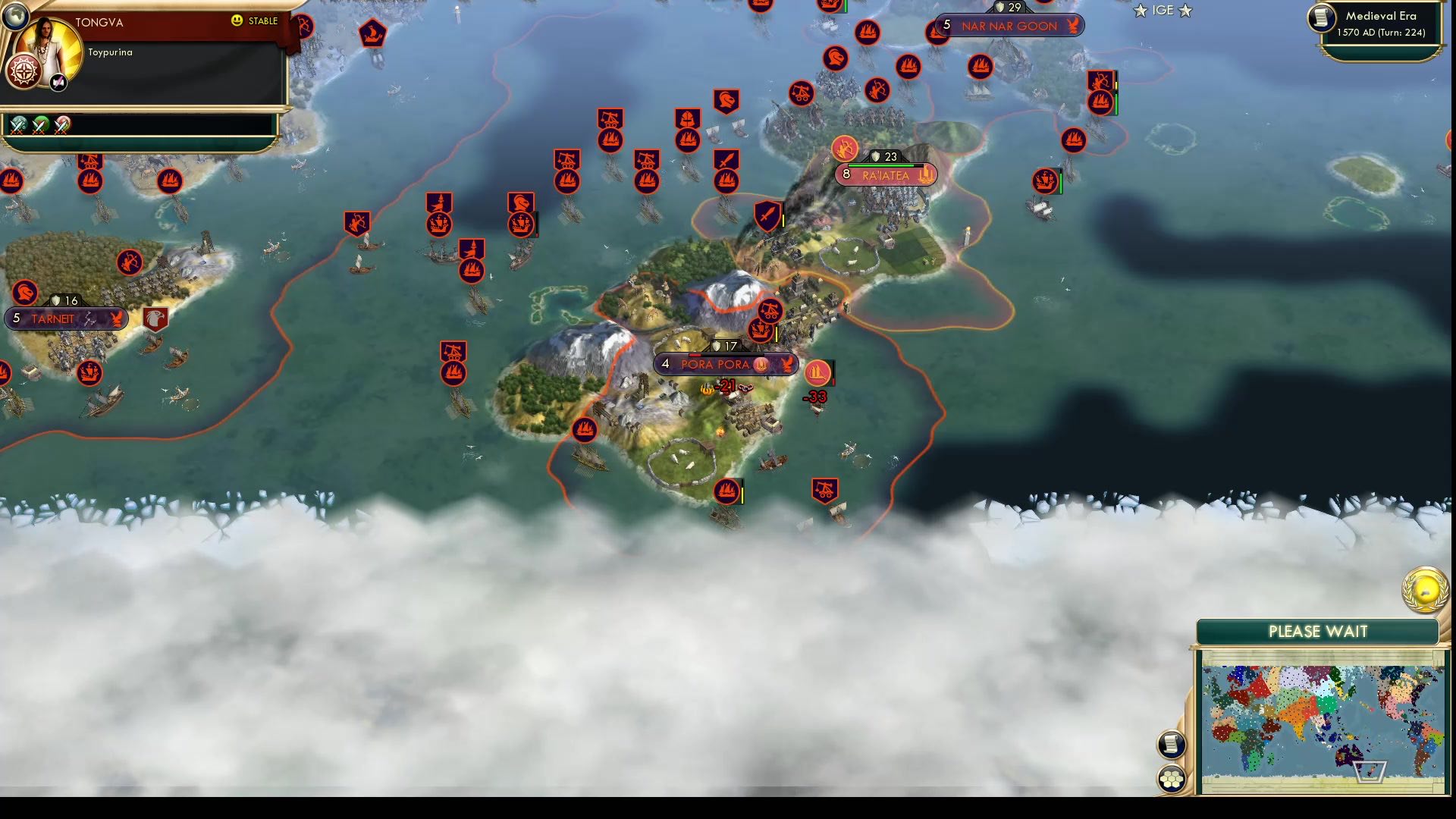The image size is (1456, 819).
Task: Click the Tarneit city name
Action: coord(53,318)
